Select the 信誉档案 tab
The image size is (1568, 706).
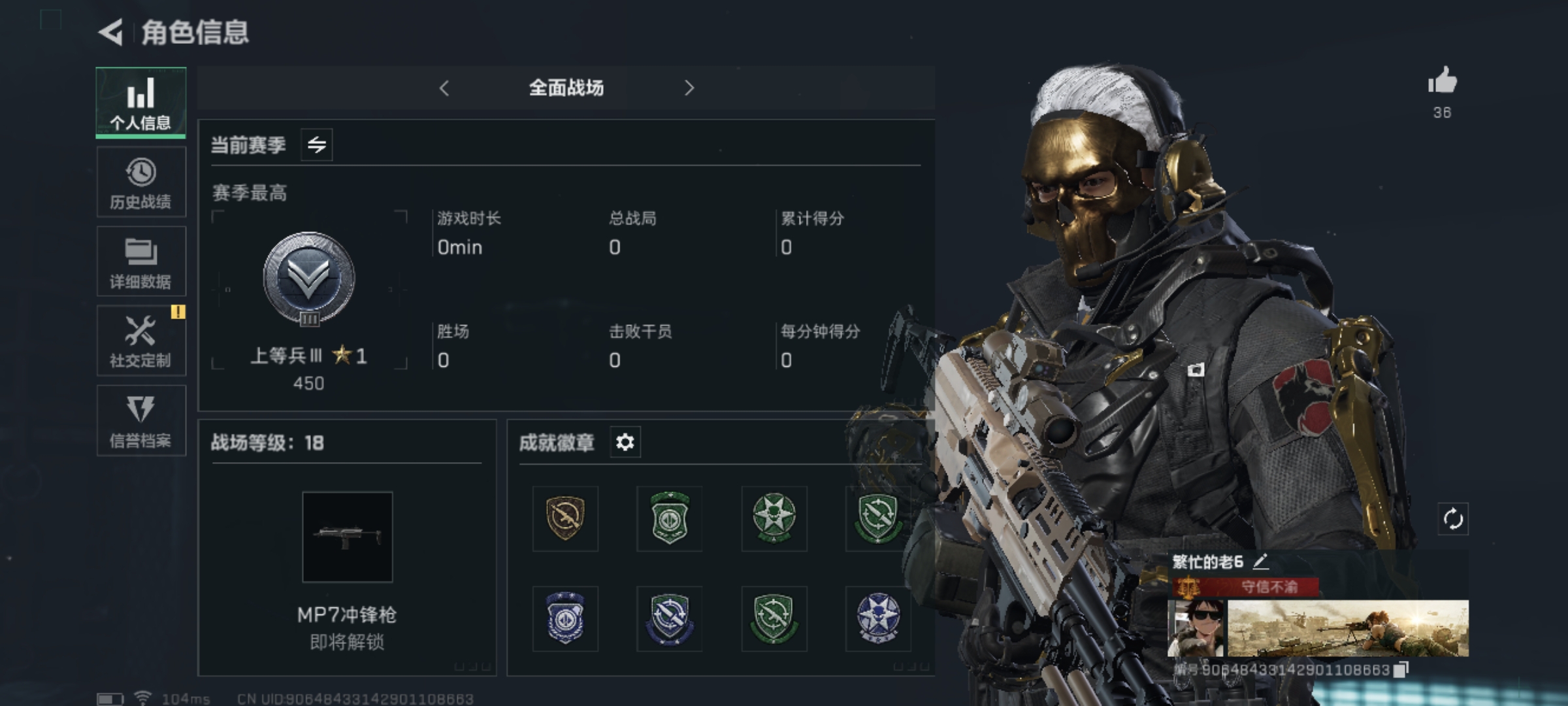click(x=140, y=420)
